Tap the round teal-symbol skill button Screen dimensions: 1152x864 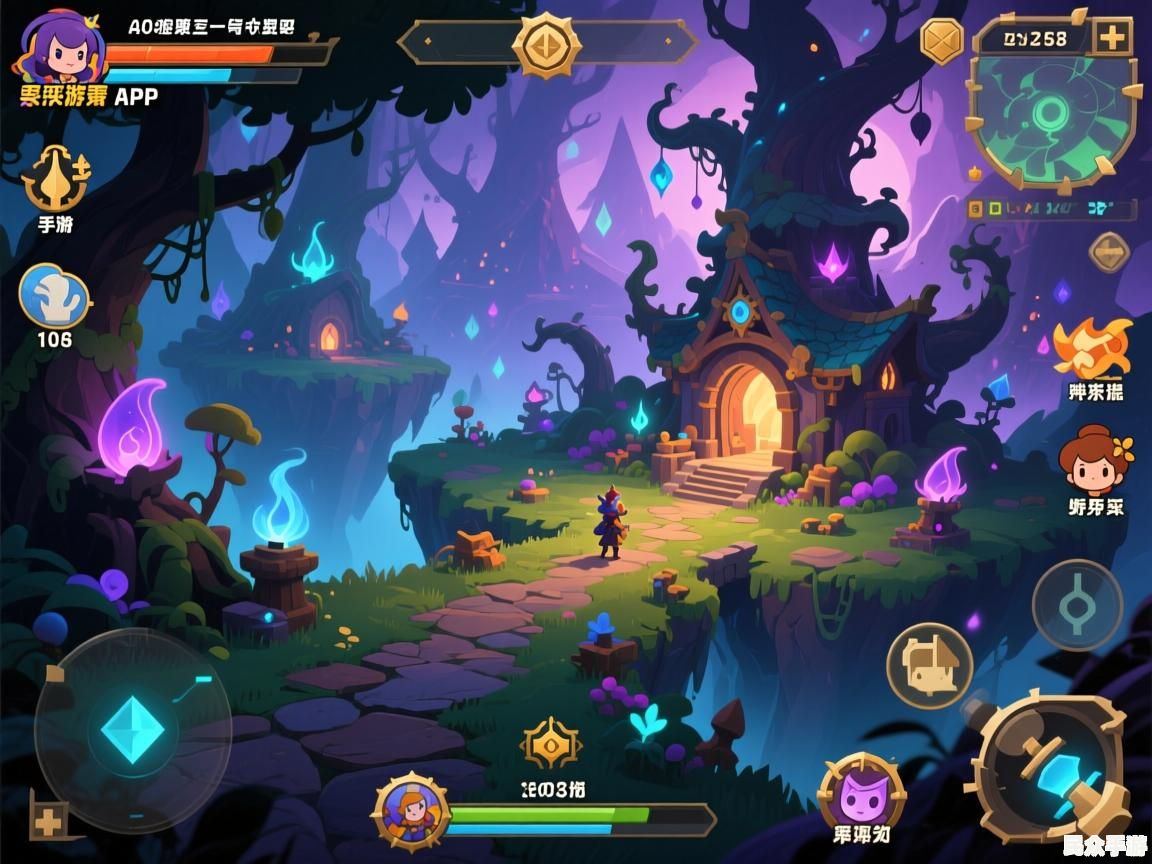point(1077,605)
